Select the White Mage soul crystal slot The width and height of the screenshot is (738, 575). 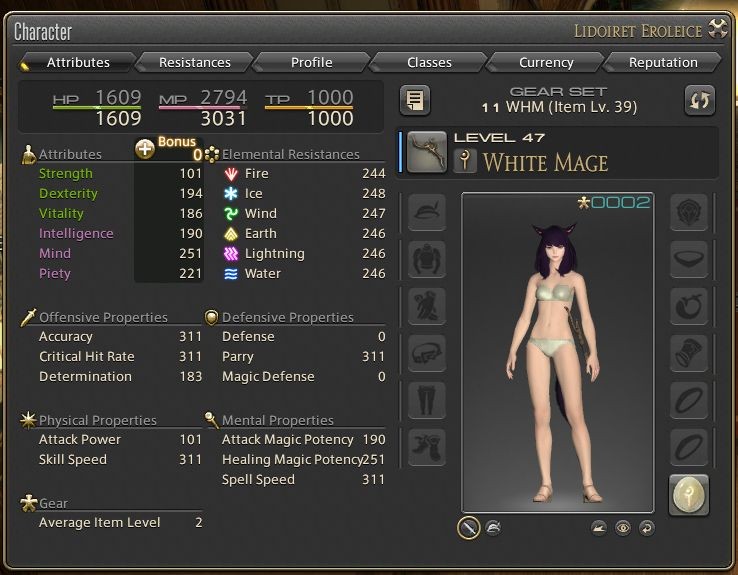(689, 494)
